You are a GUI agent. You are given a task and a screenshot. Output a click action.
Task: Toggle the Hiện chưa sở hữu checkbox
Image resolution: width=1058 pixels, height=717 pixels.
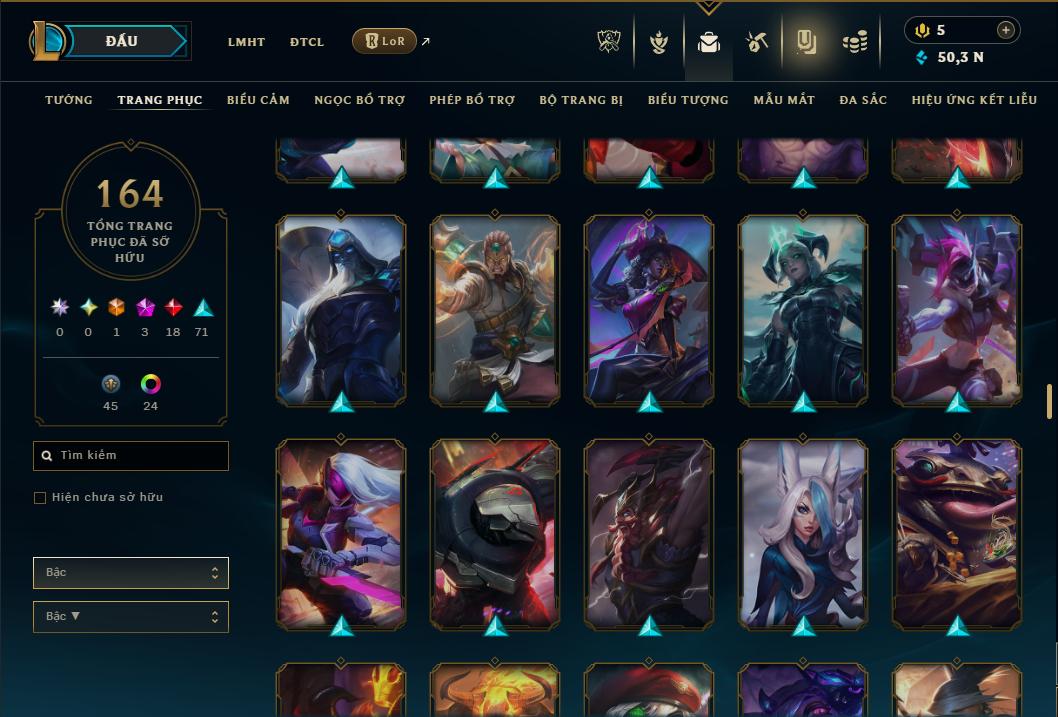(x=40, y=498)
